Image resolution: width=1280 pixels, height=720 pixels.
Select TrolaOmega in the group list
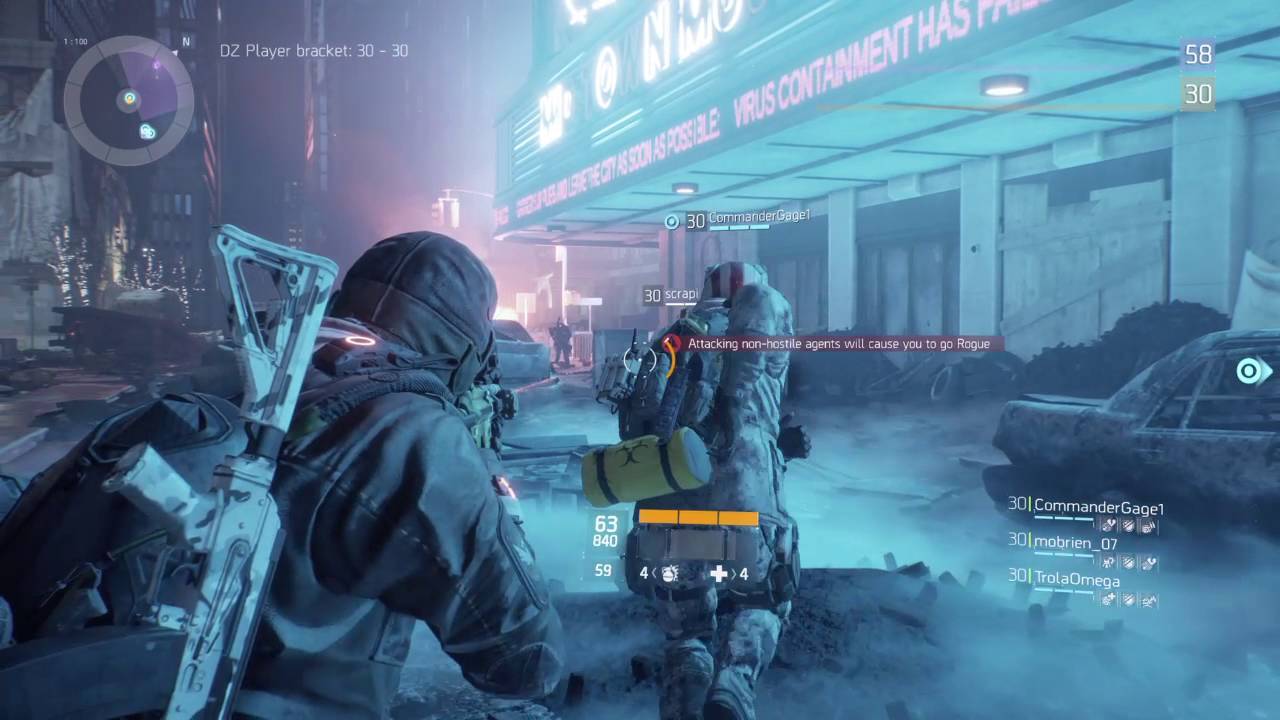click(x=1076, y=579)
